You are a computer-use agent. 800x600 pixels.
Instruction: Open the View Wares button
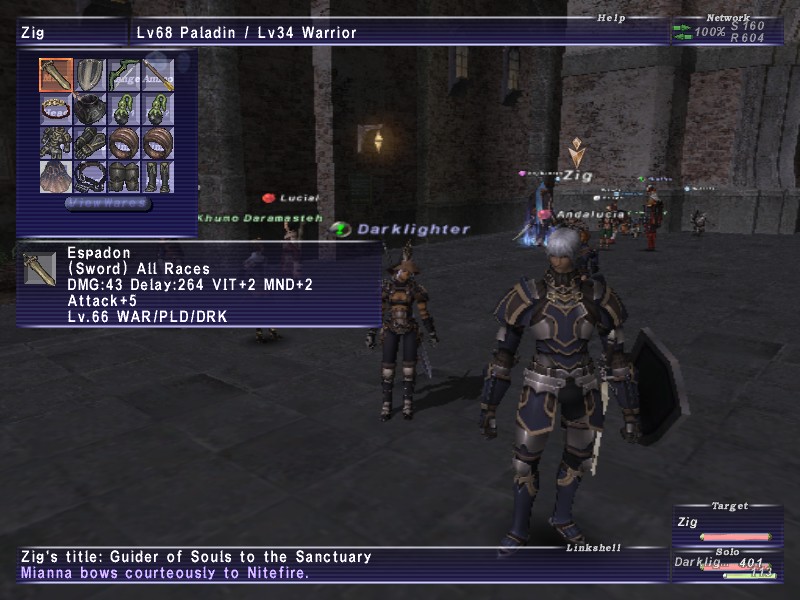tap(108, 204)
